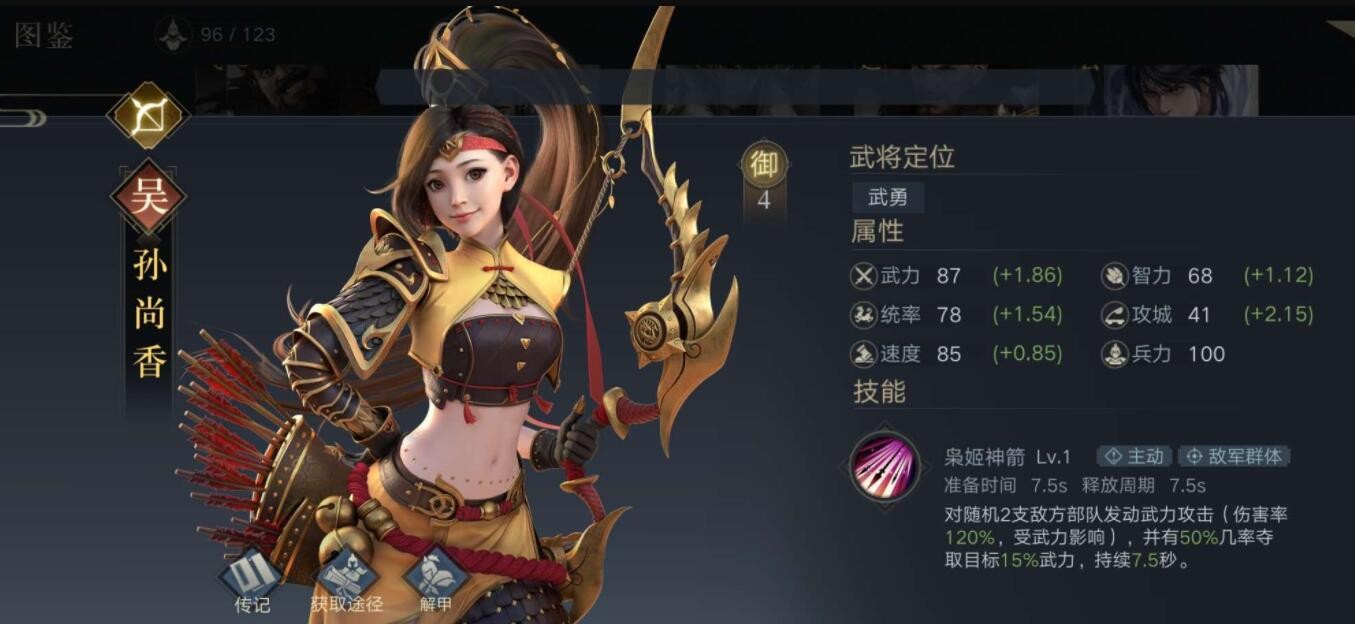Select the 枭姬神箭 skill icon
The image size is (1355, 624).
coord(885,466)
